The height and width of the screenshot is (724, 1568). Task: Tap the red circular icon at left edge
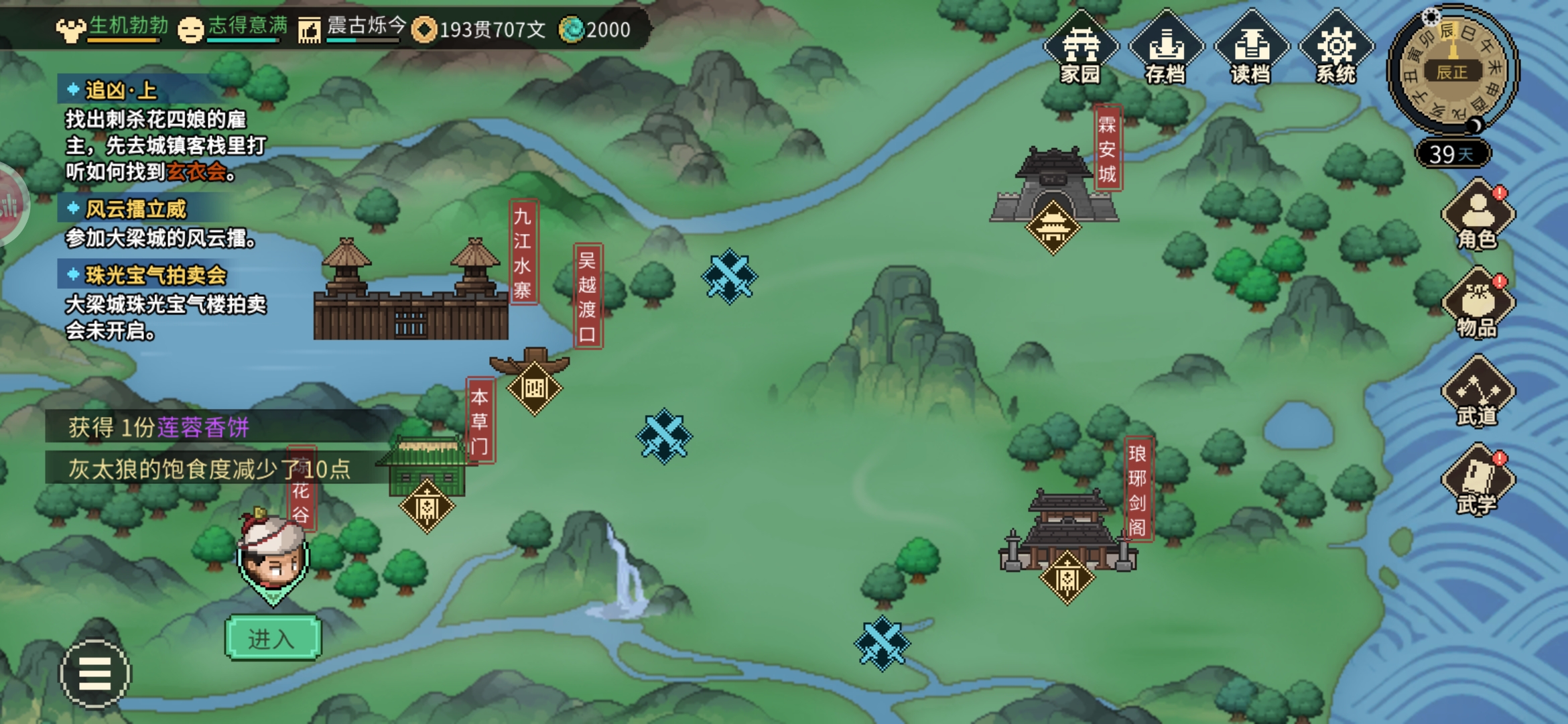click(9, 204)
